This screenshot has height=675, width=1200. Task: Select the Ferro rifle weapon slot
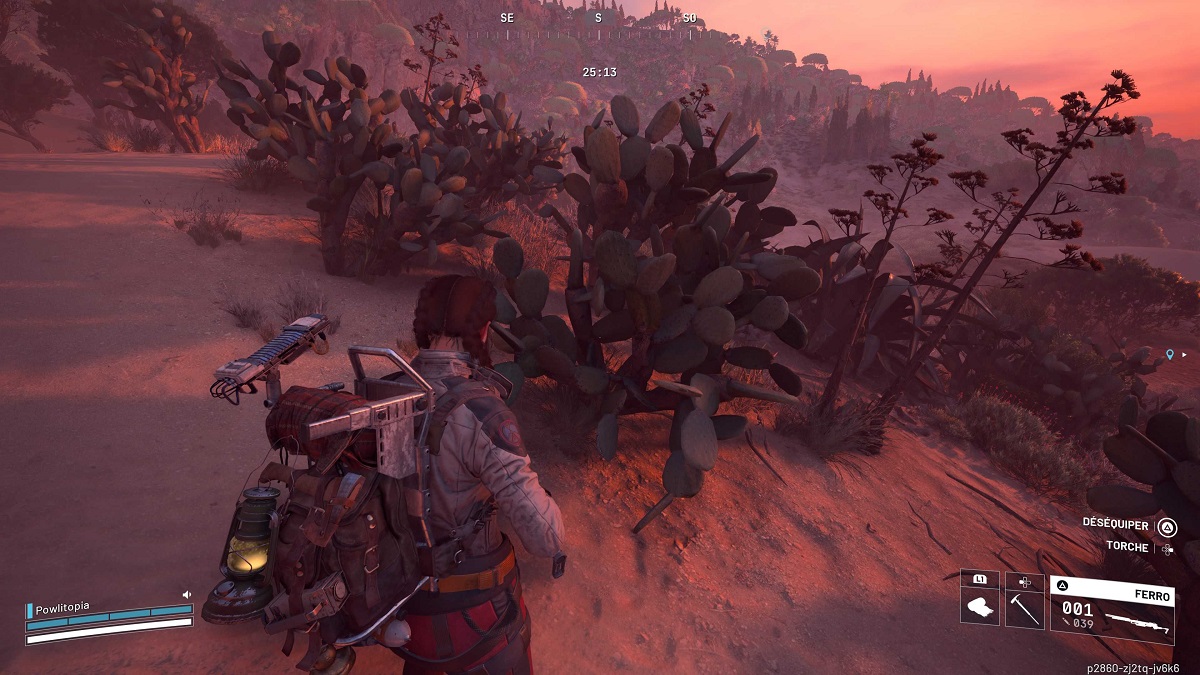1111,606
